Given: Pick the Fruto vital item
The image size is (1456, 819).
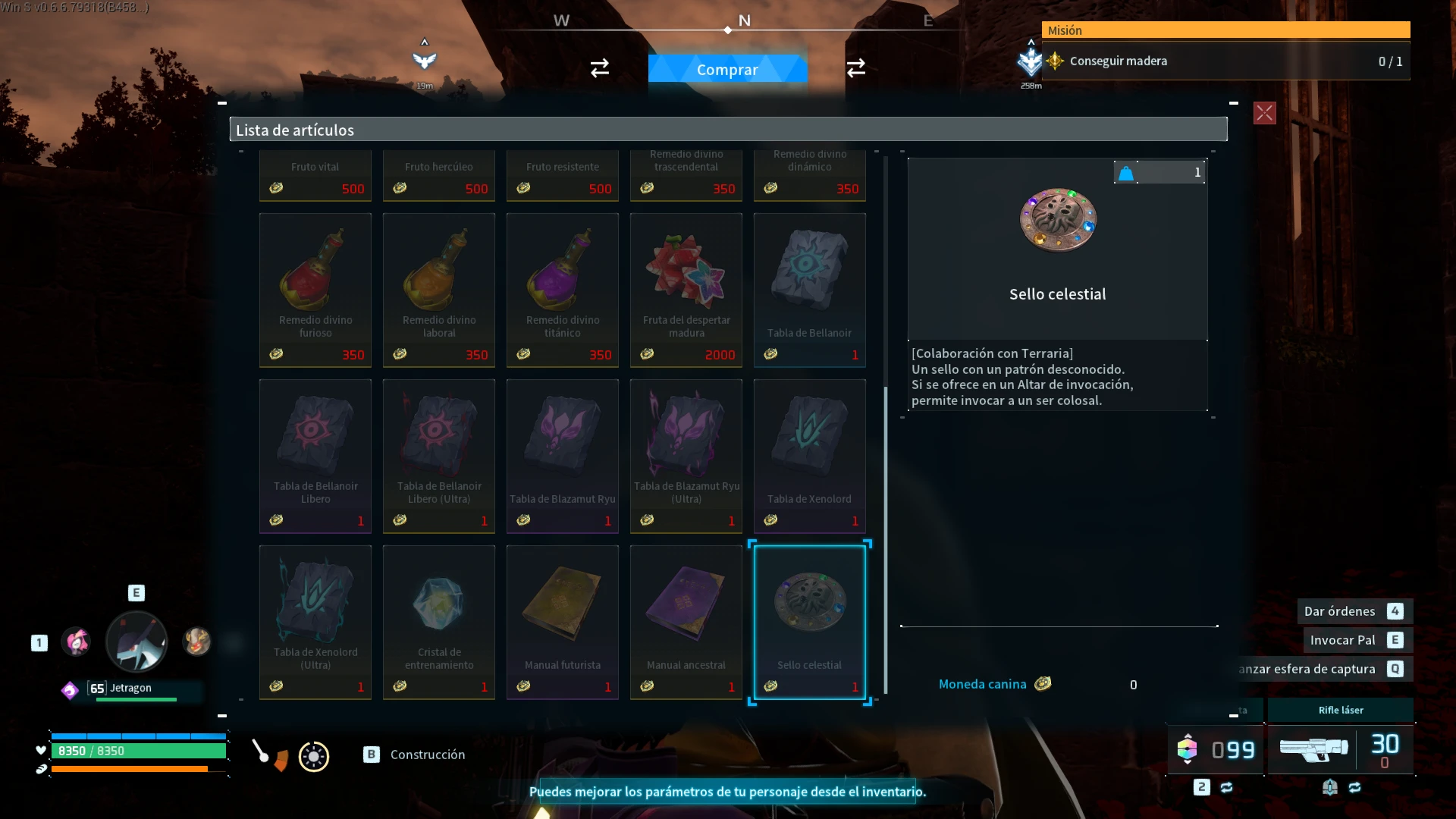Looking at the screenshot, I should (315, 176).
